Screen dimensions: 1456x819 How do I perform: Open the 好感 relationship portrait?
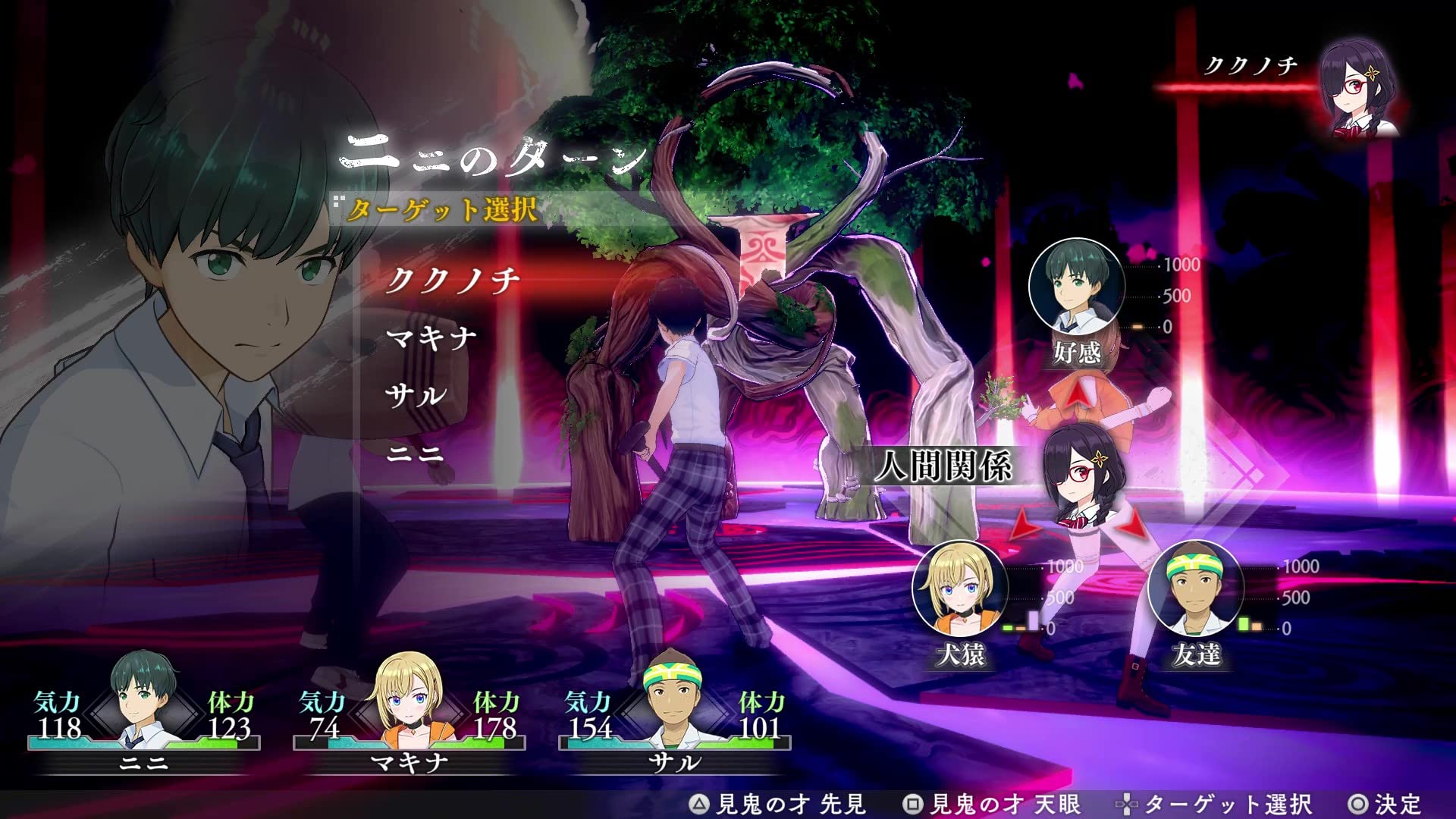coord(1076,287)
